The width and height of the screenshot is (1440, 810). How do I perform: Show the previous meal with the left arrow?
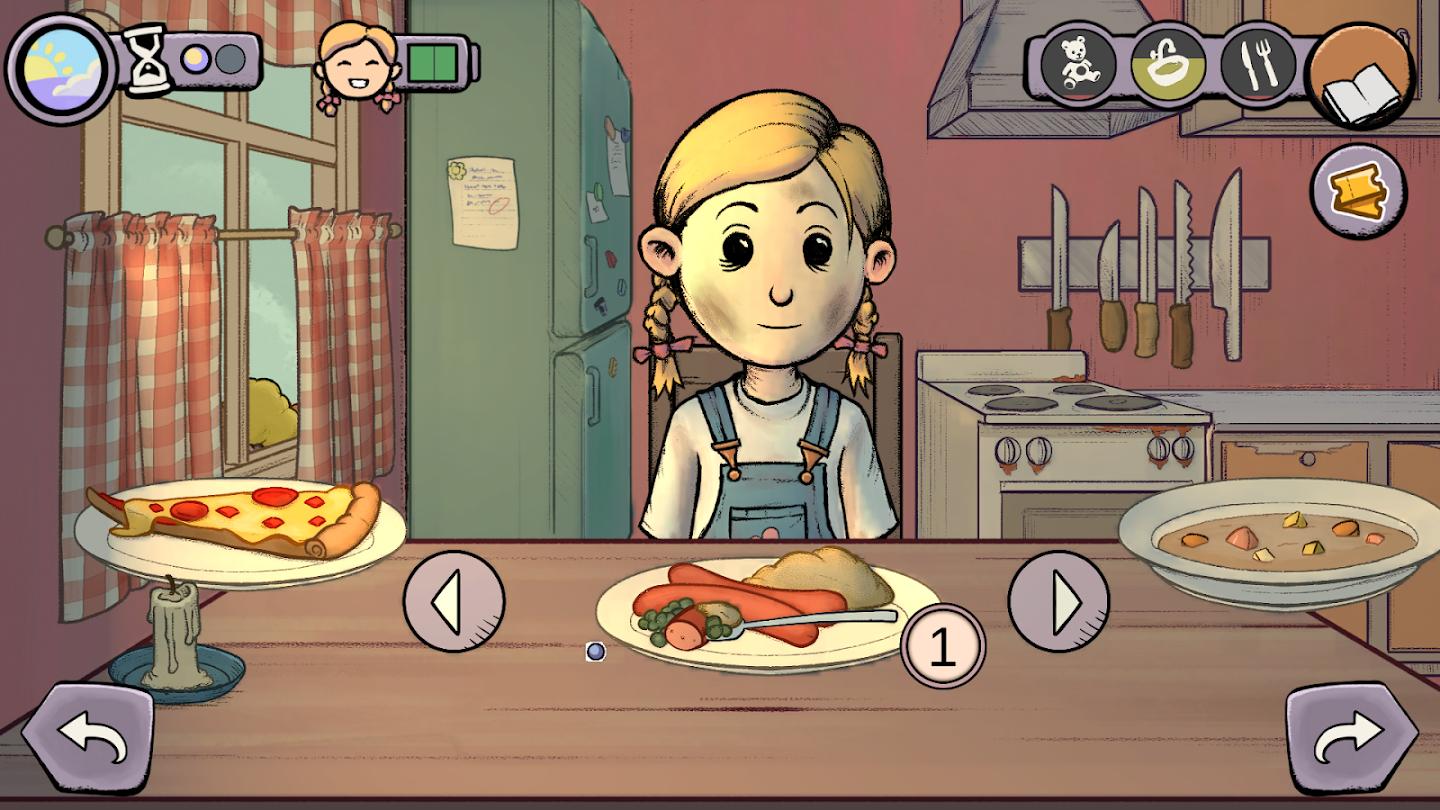[x=454, y=601]
